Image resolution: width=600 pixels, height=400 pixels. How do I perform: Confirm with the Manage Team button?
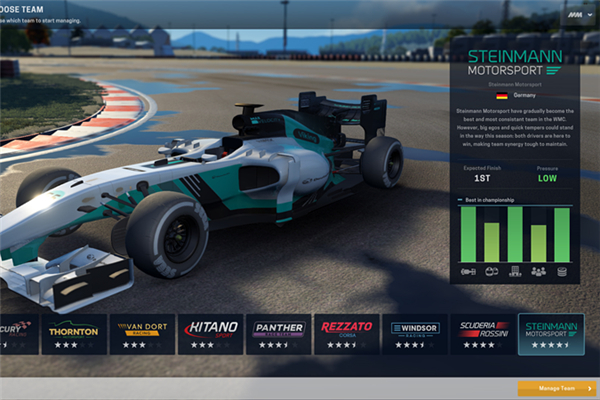[554, 388]
